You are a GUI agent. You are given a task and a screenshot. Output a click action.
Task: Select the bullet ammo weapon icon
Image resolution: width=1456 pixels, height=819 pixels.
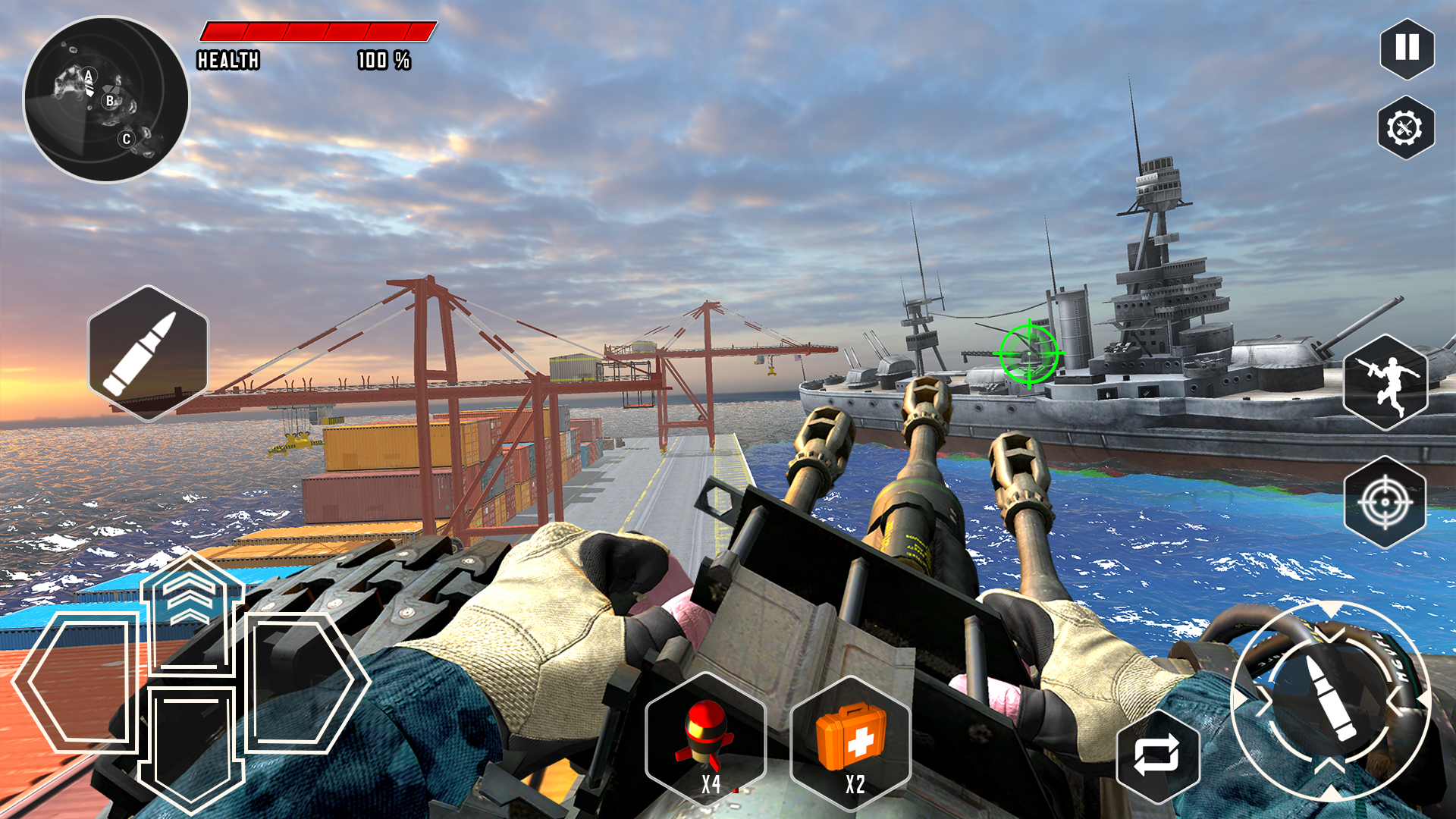pos(146,352)
